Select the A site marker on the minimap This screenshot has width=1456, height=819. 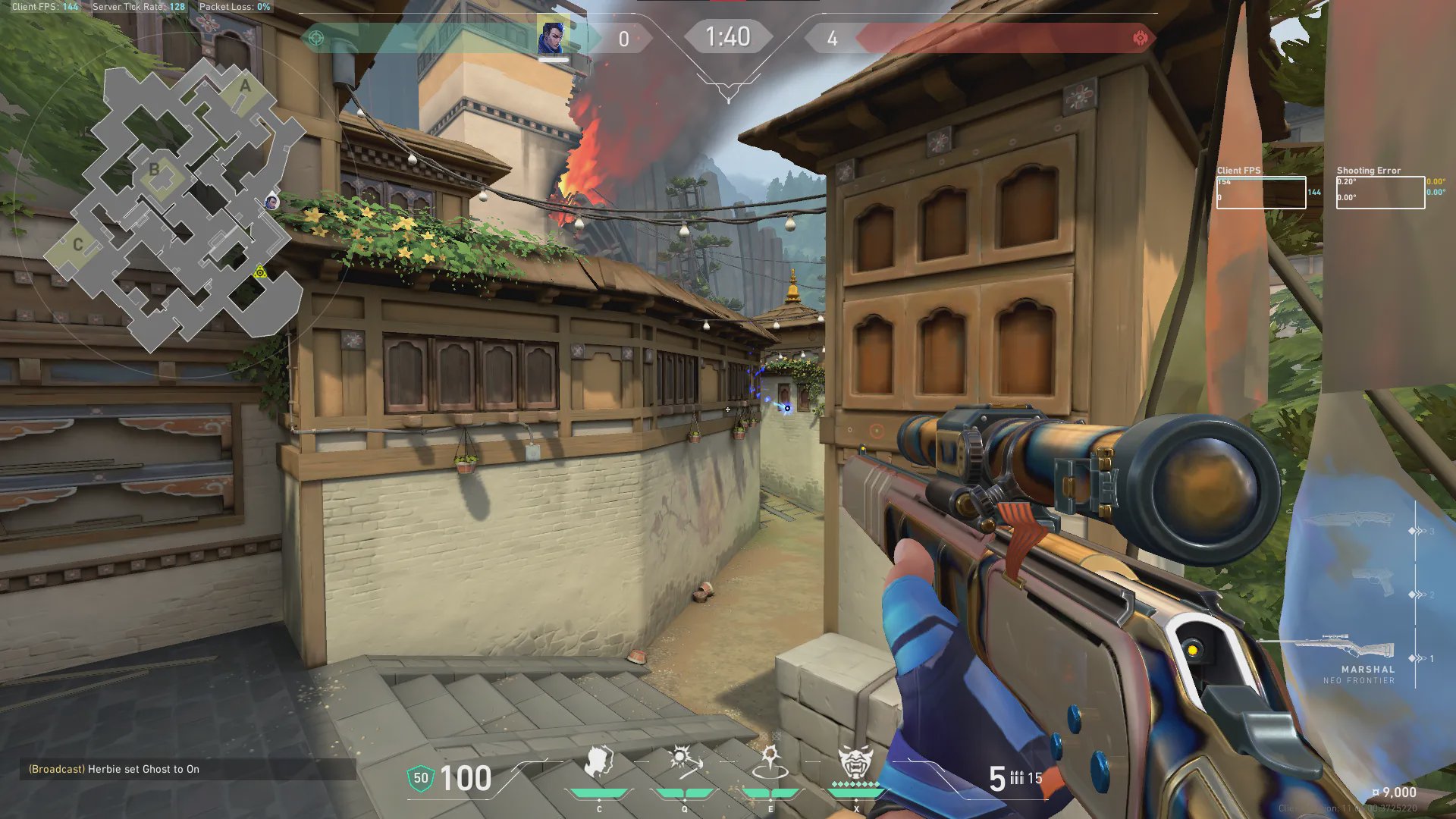point(245,87)
